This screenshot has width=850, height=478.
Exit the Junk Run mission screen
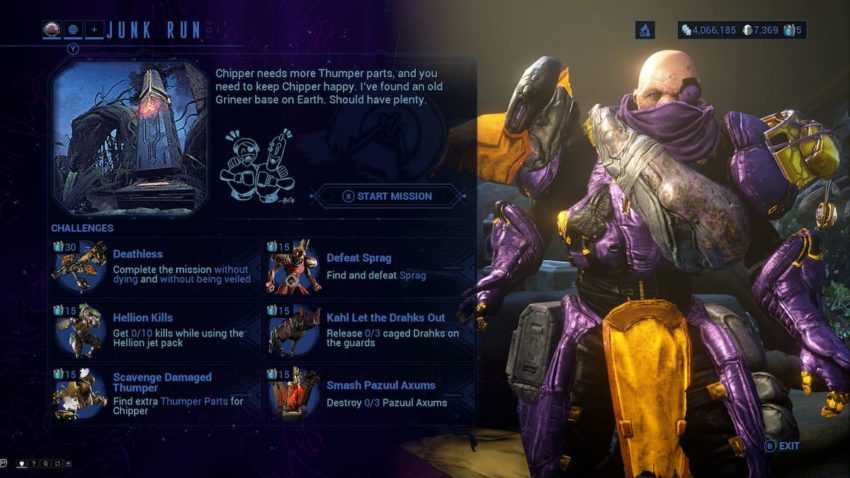(783, 445)
